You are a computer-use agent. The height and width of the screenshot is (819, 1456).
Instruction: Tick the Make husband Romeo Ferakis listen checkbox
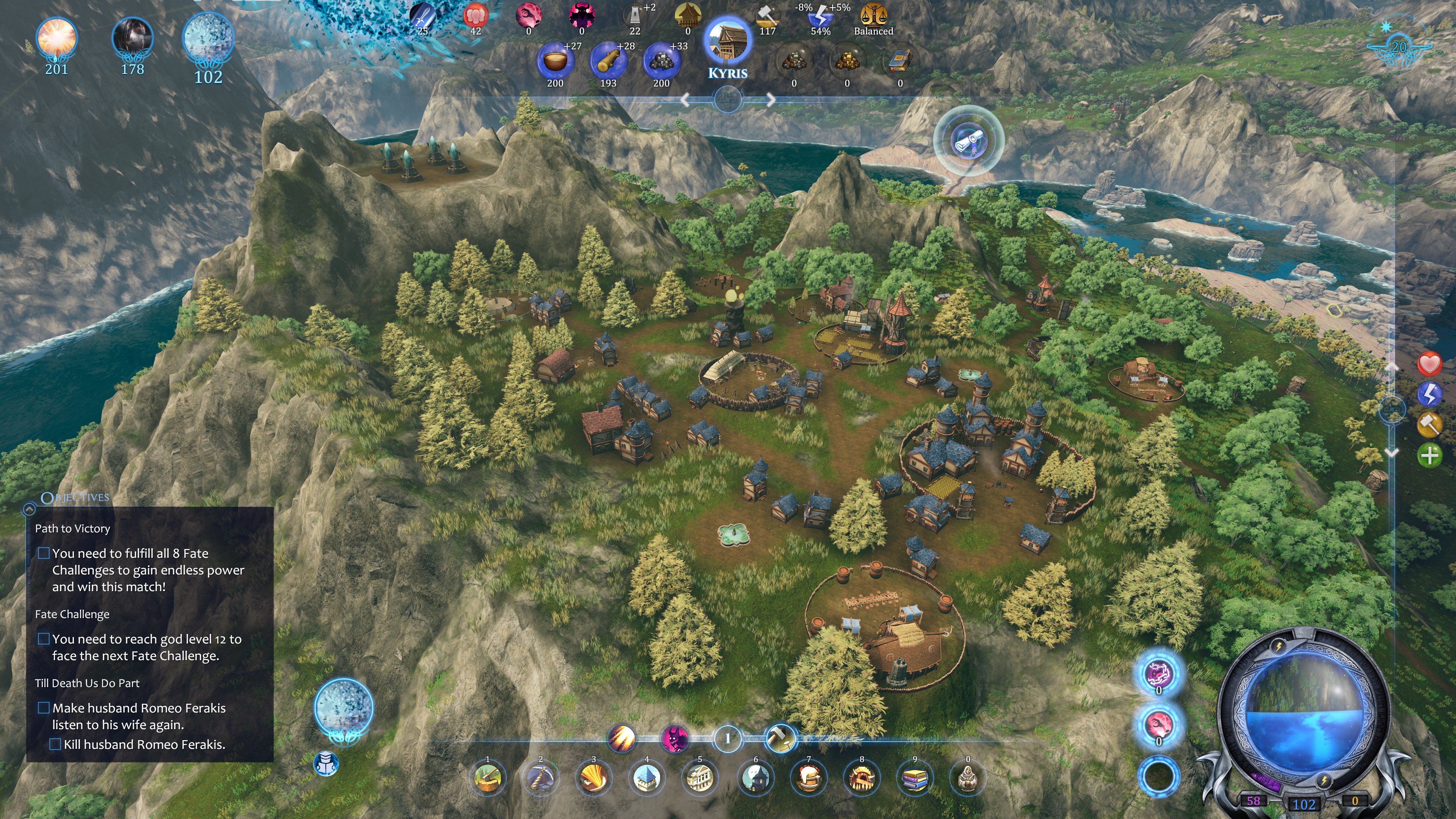(x=45, y=708)
